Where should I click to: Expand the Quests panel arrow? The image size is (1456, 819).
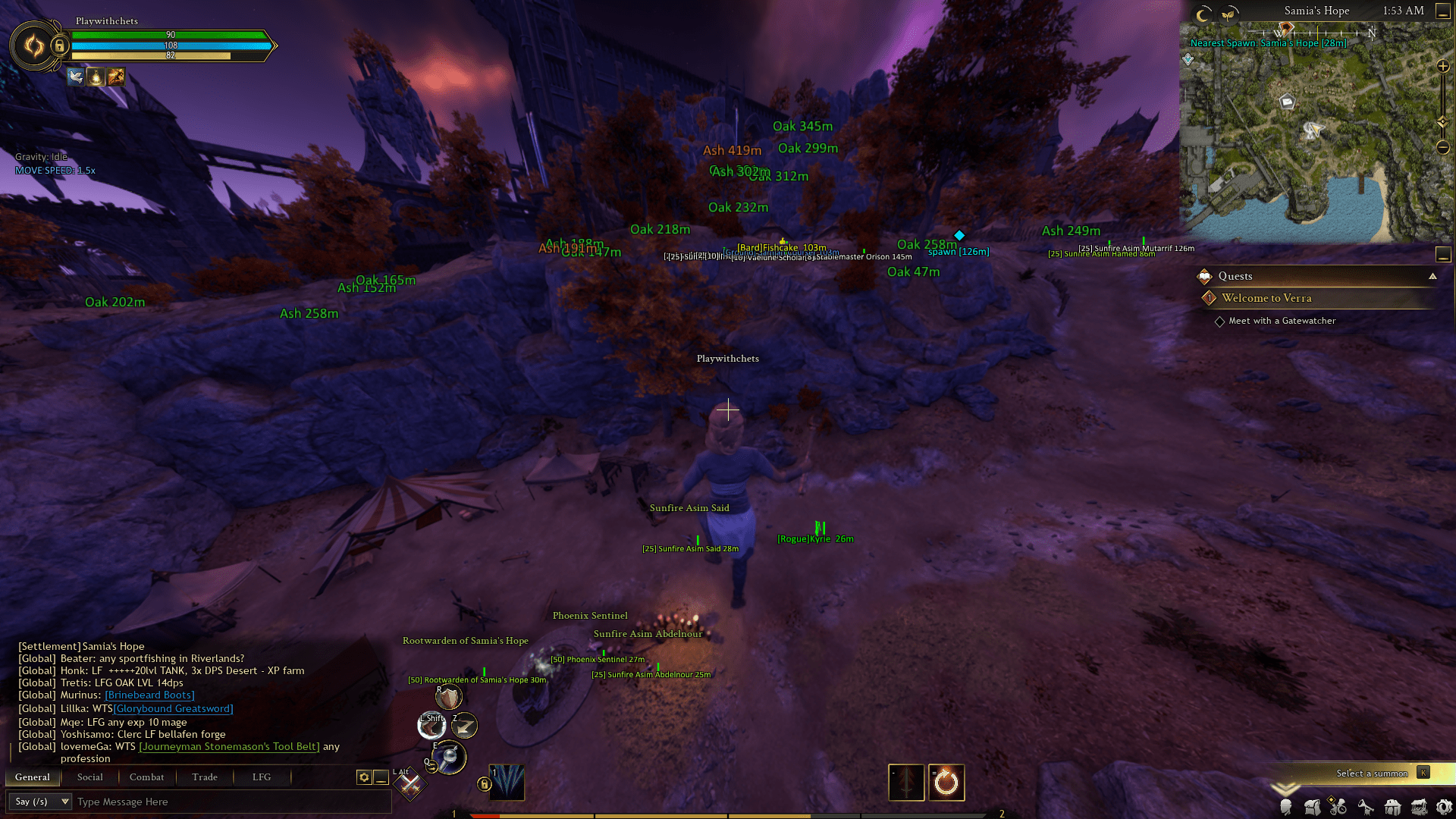pos(1433,276)
